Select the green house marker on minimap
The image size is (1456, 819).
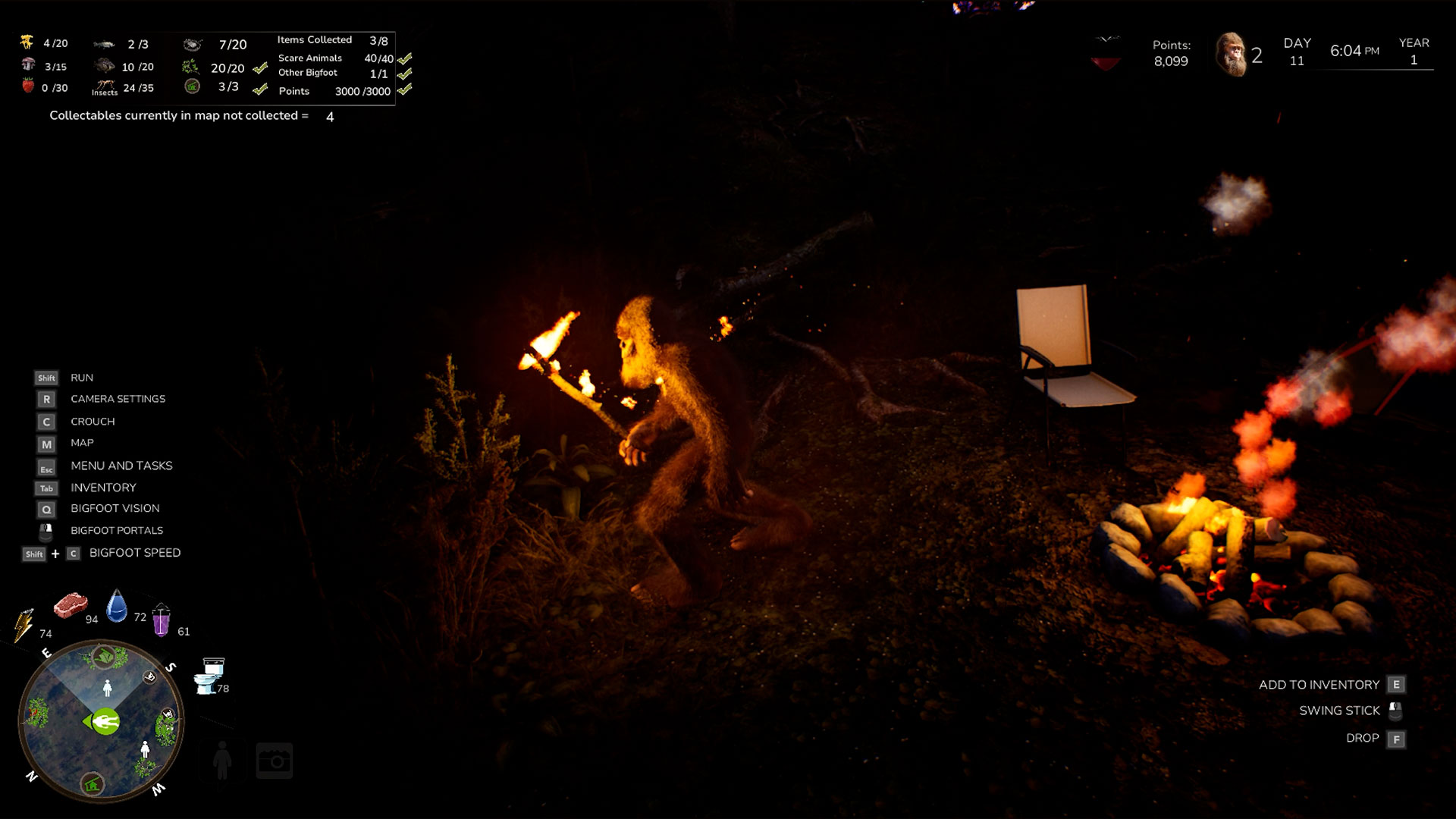[x=93, y=783]
